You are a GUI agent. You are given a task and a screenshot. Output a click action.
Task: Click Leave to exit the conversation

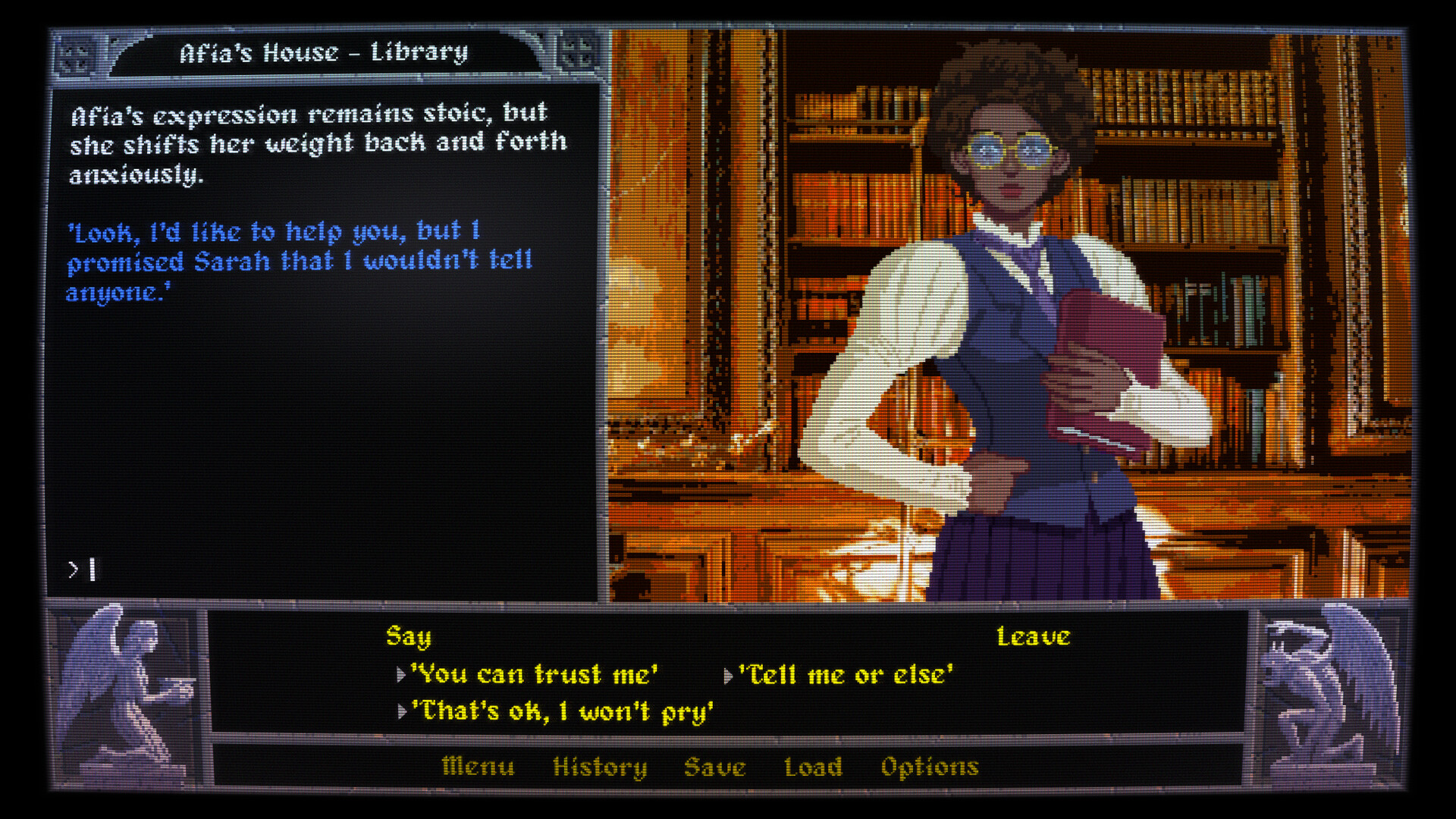tap(1034, 637)
